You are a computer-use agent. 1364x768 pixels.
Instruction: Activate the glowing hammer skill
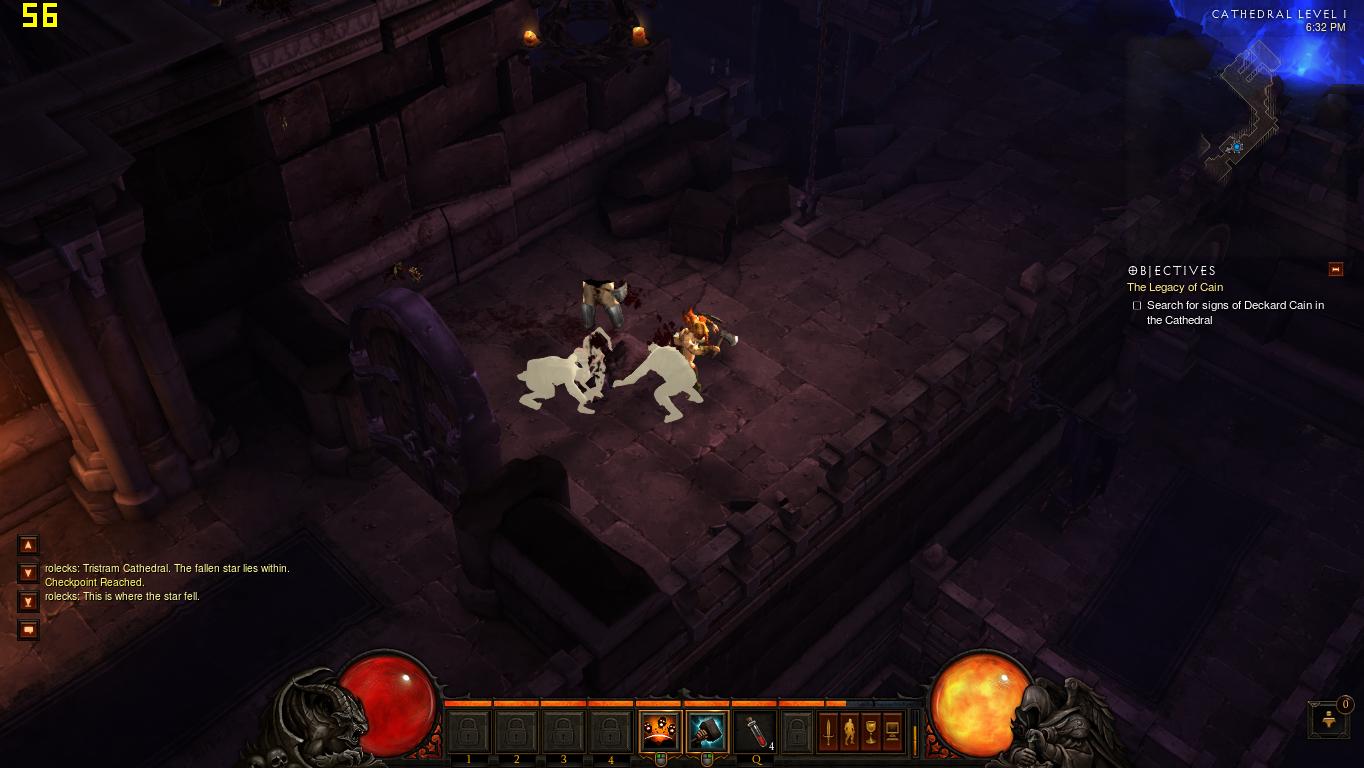pos(707,732)
